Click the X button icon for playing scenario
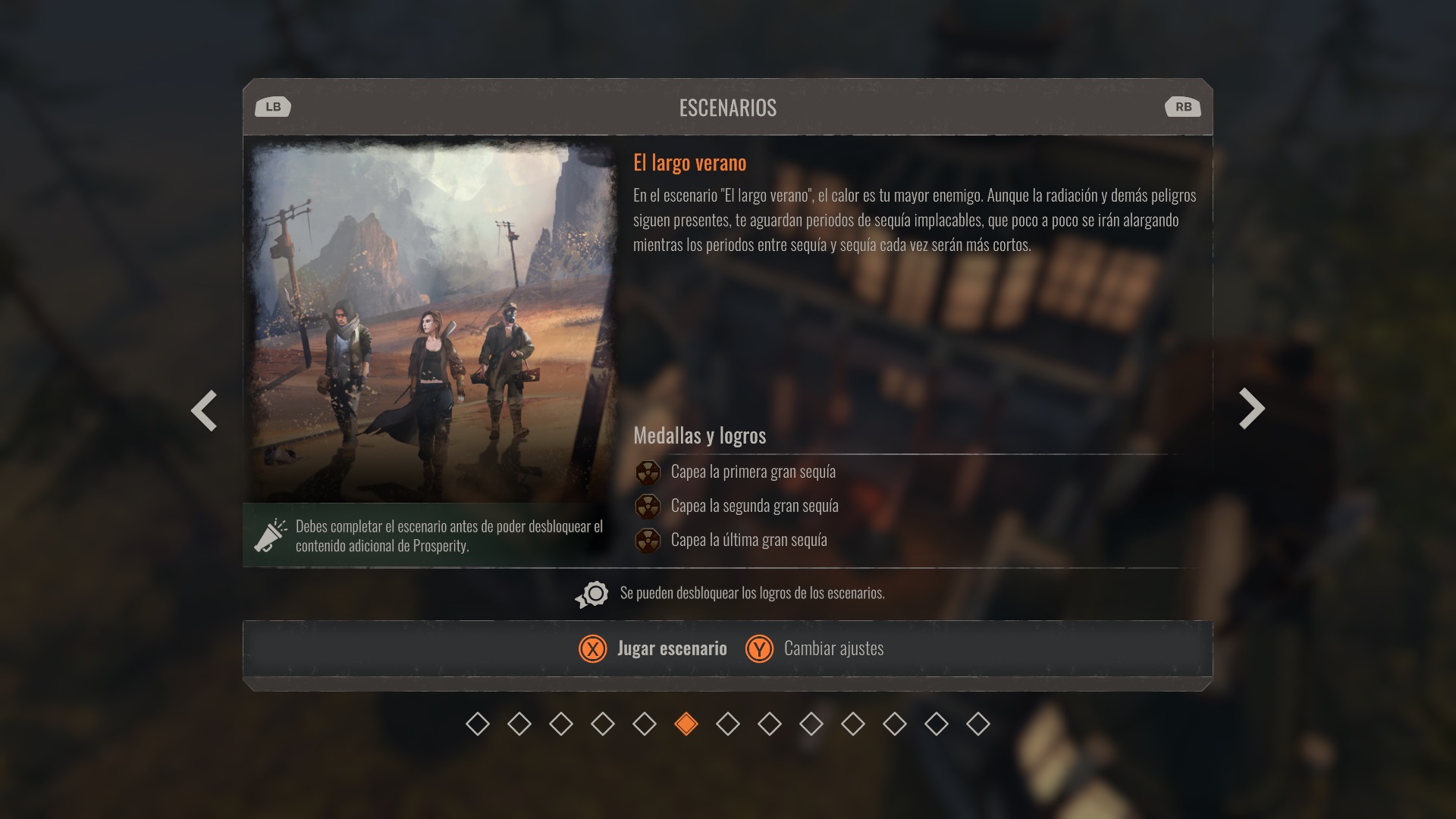This screenshot has width=1456, height=819. point(592,649)
